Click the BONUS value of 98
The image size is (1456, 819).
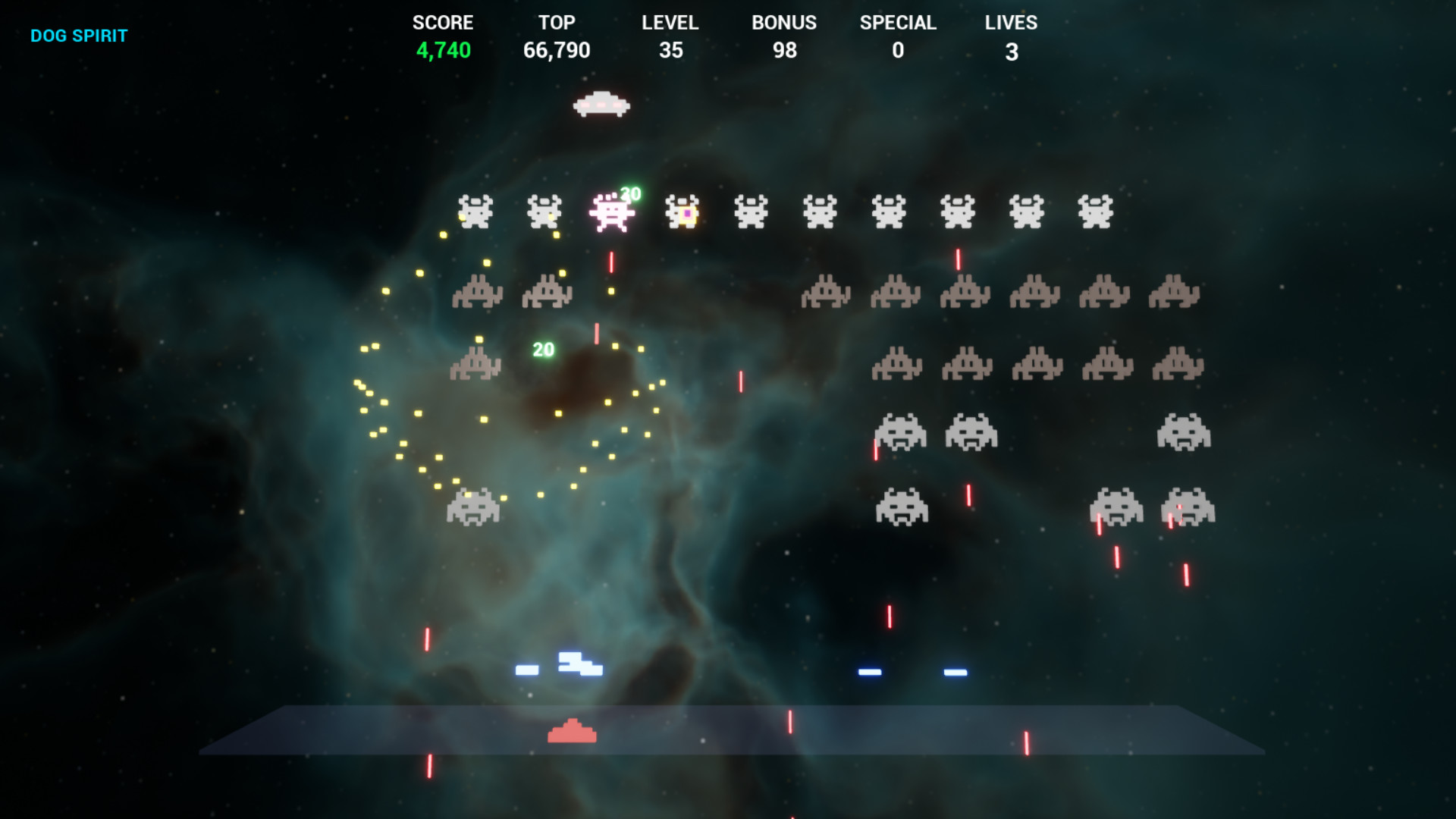tap(785, 51)
